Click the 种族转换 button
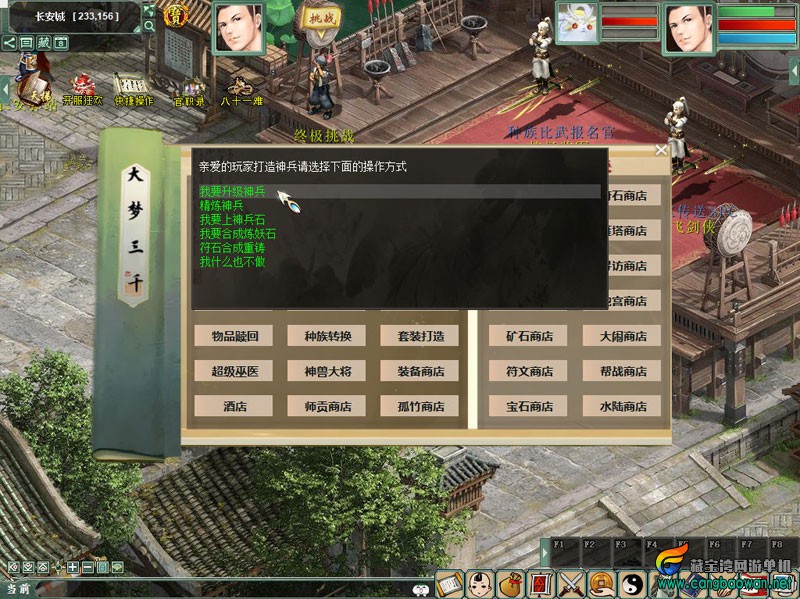800x599 pixels. [327, 336]
